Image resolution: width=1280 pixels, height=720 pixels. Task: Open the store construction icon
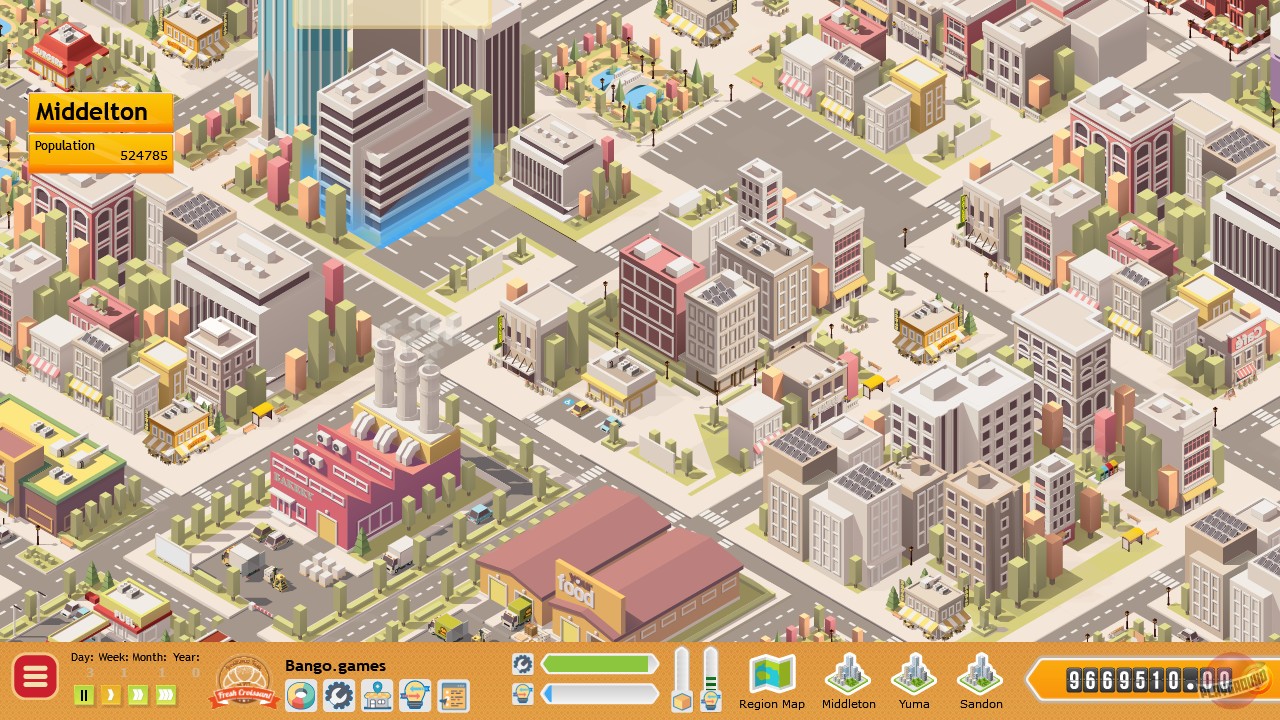coord(376,693)
